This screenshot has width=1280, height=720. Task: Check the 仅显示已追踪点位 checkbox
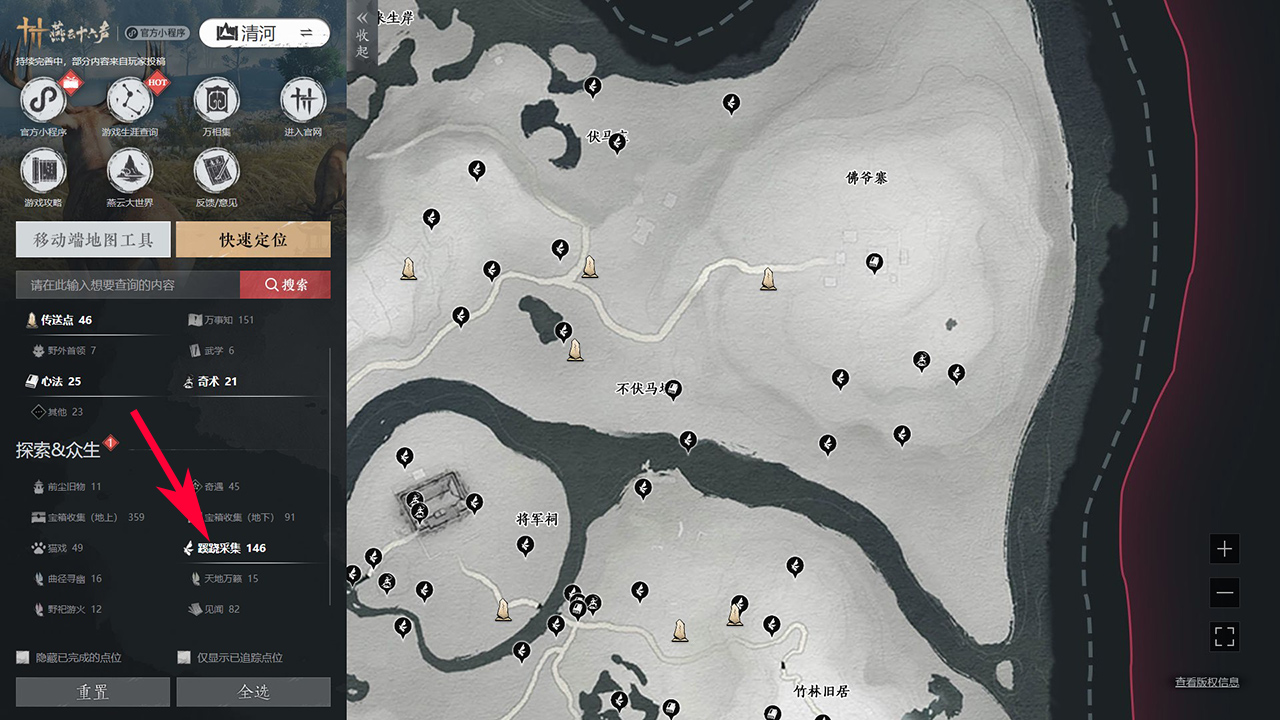click(184, 658)
